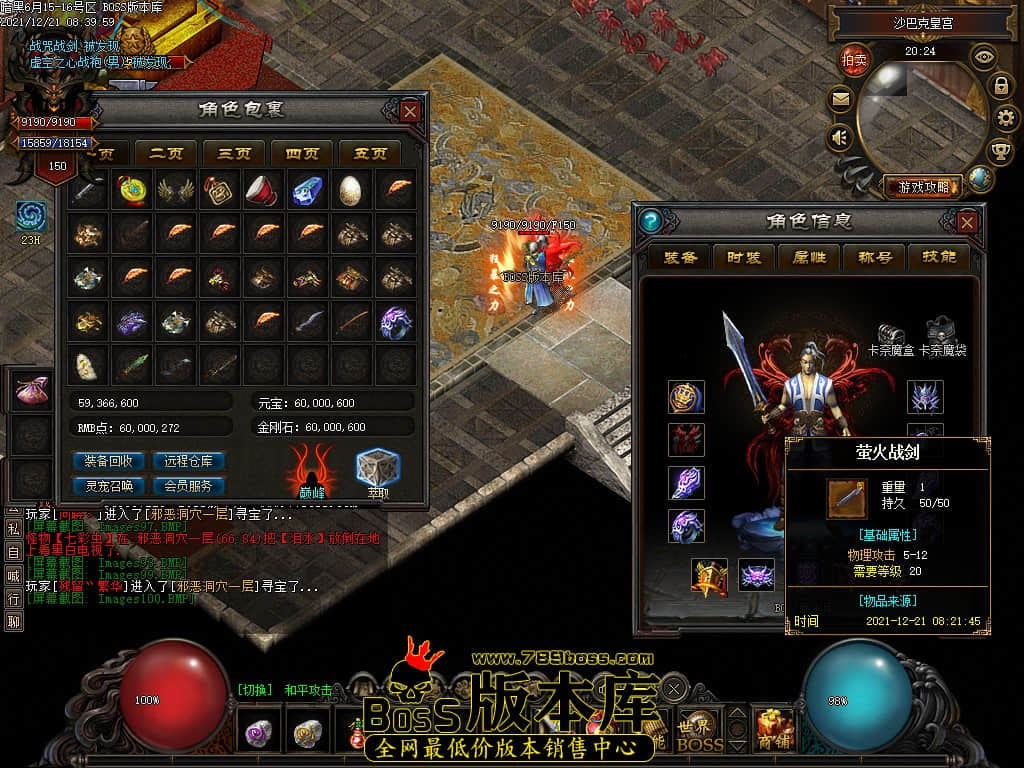The width and height of the screenshot is (1024, 768).
Task: Select the blue crystal item in bag
Action: 307,189
